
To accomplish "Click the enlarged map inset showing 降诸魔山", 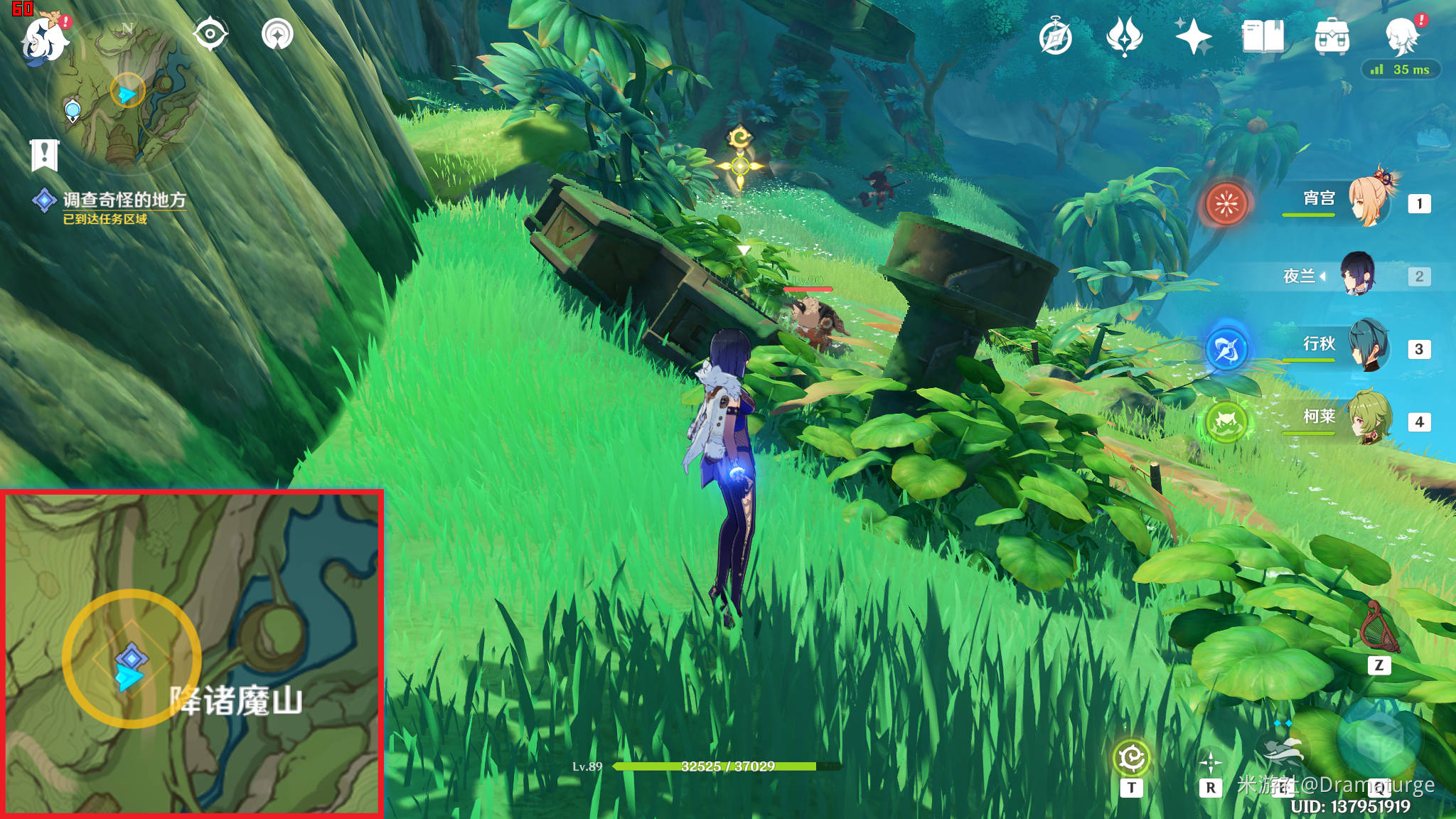I will tap(192, 653).
